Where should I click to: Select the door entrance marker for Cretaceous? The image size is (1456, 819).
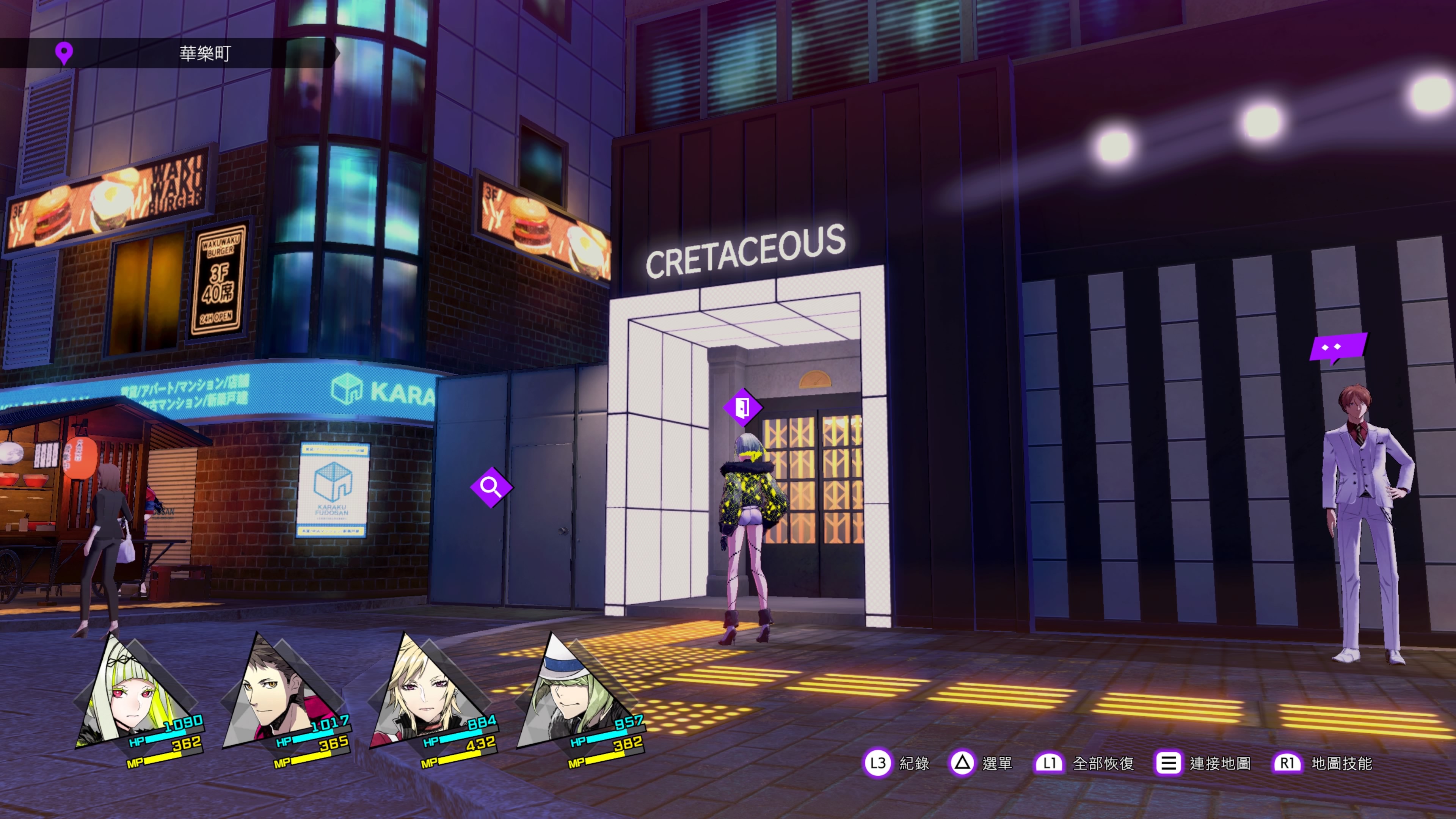tap(743, 407)
